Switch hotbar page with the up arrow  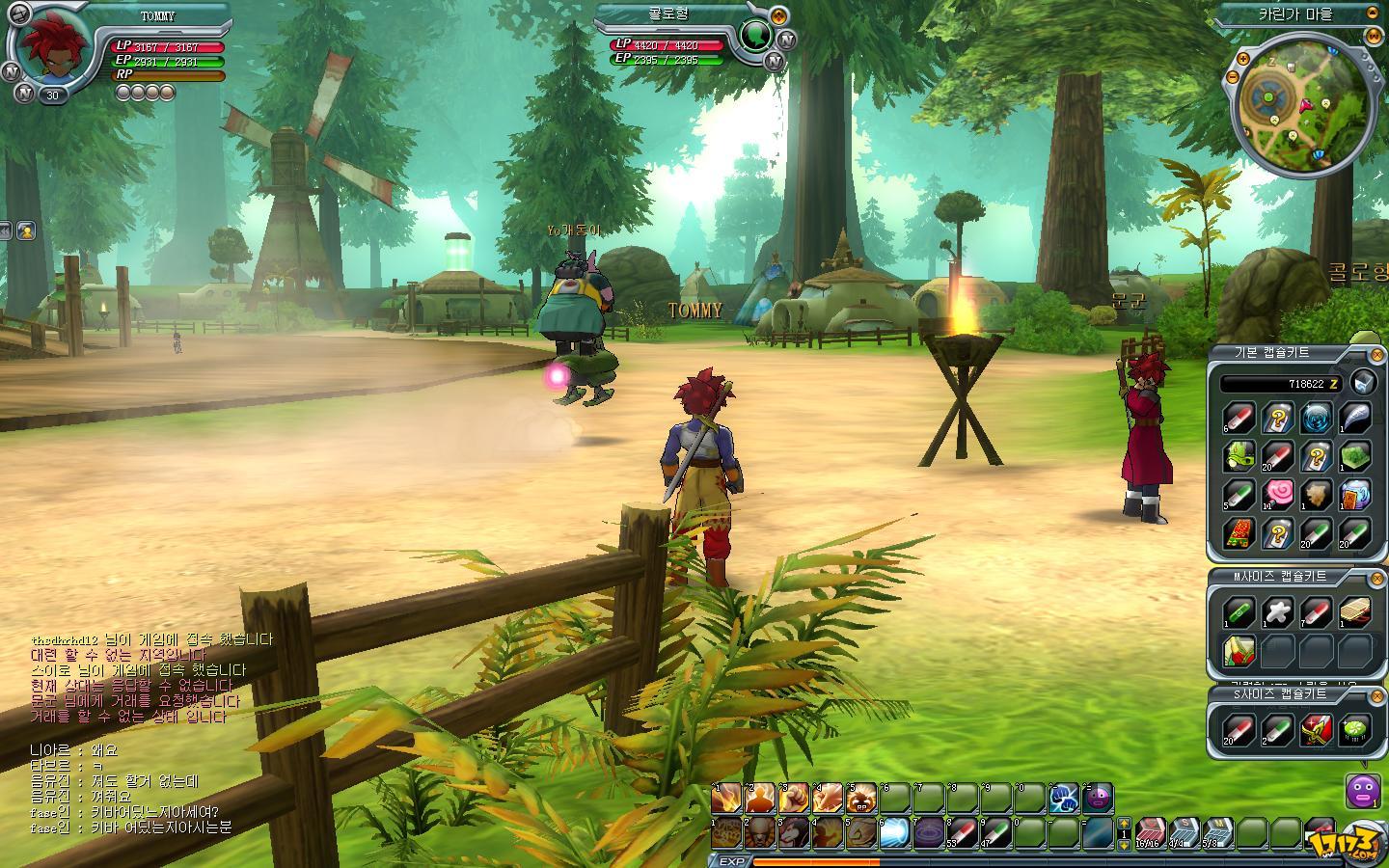pyautogui.click(x=1123, y=825)
